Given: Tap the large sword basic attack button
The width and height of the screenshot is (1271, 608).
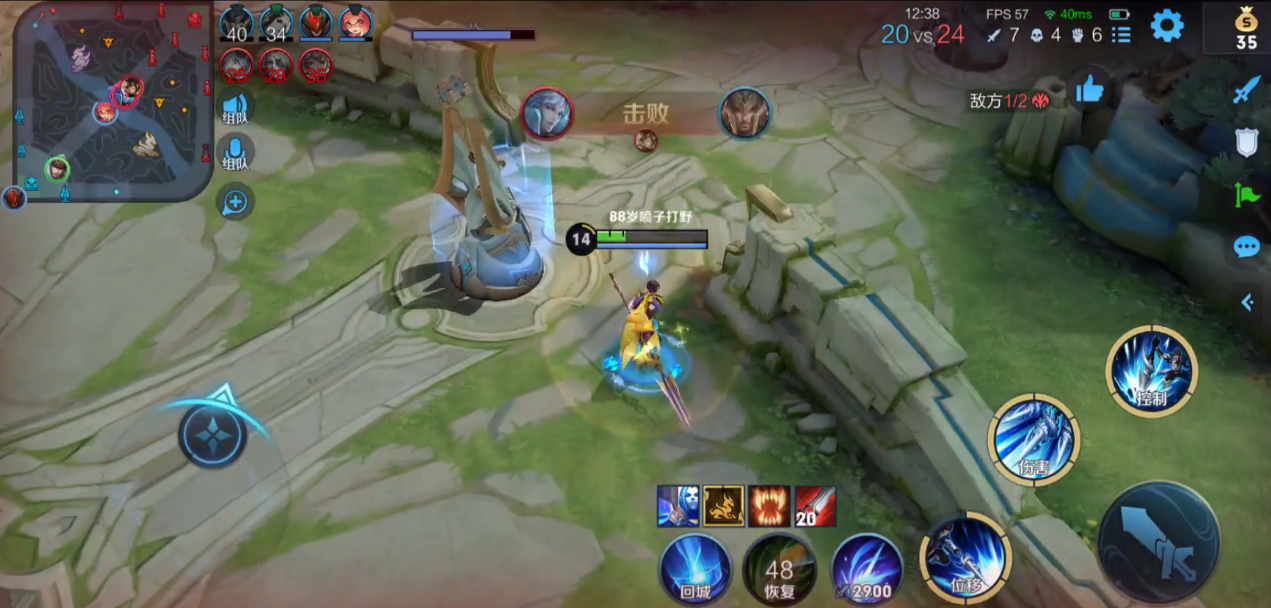Looking at the screenshot, I should 1158,543.
